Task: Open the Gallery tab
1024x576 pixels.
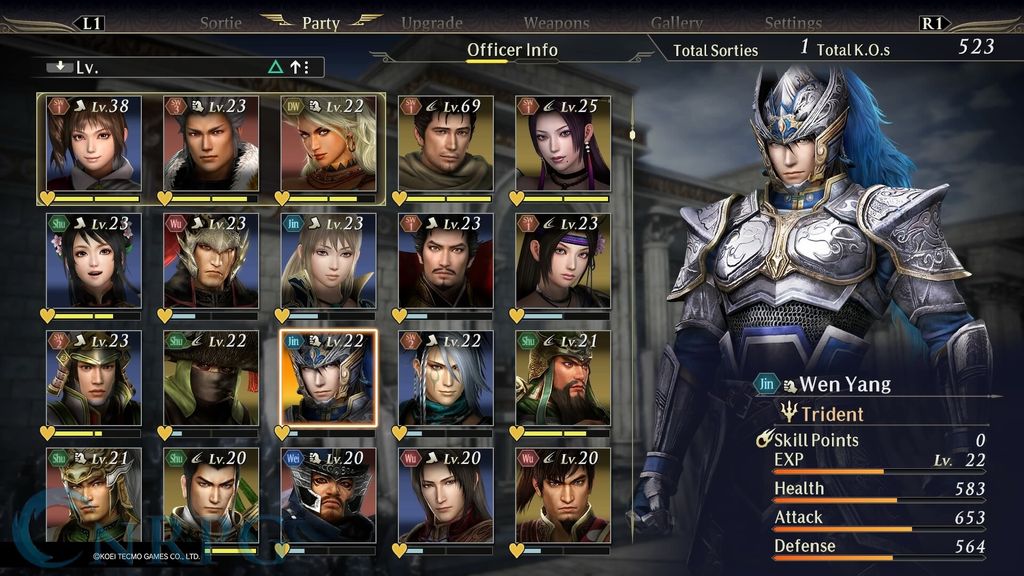Action: pos(676,22)
